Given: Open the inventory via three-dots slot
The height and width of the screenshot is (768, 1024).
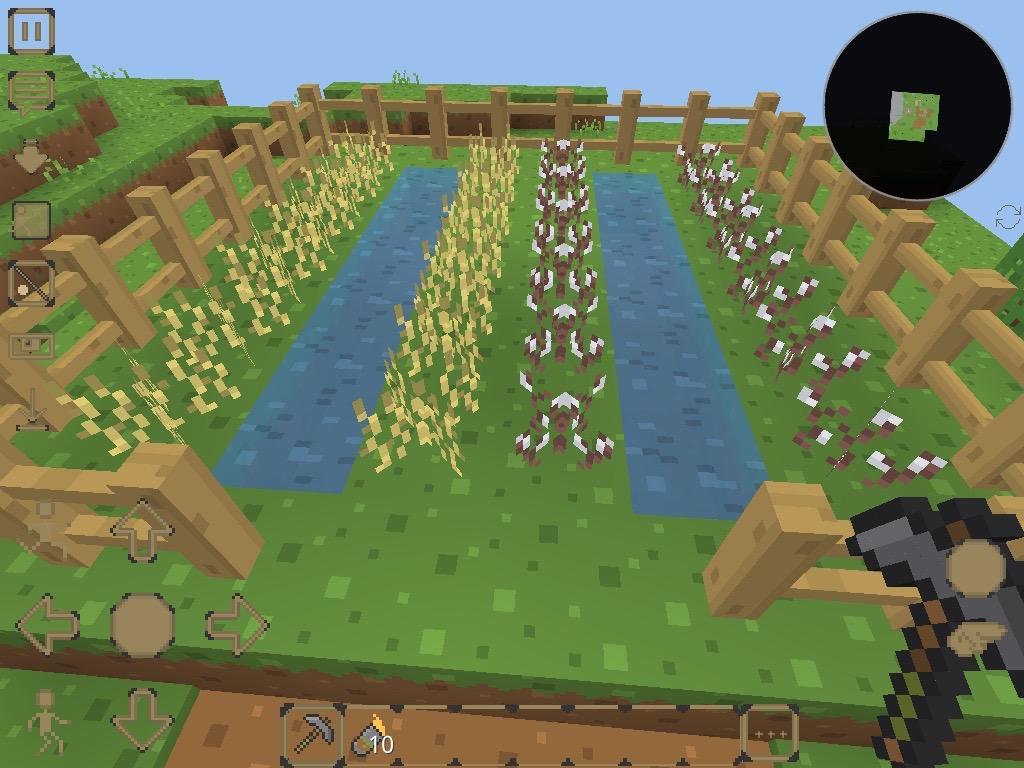Looking at the screenshot, I should tap(769, 735).
